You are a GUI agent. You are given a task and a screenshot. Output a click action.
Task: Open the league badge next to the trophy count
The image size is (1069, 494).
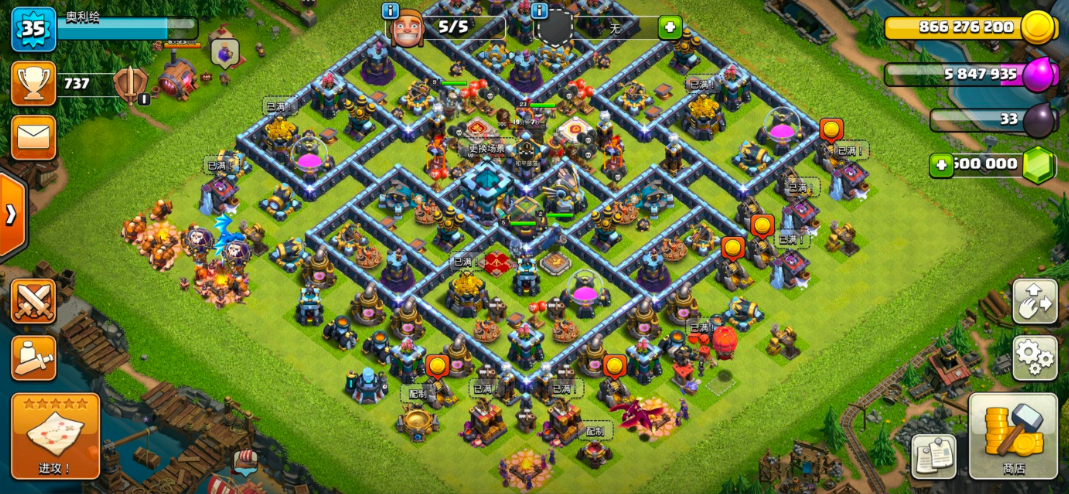click(x=130, y=86)
